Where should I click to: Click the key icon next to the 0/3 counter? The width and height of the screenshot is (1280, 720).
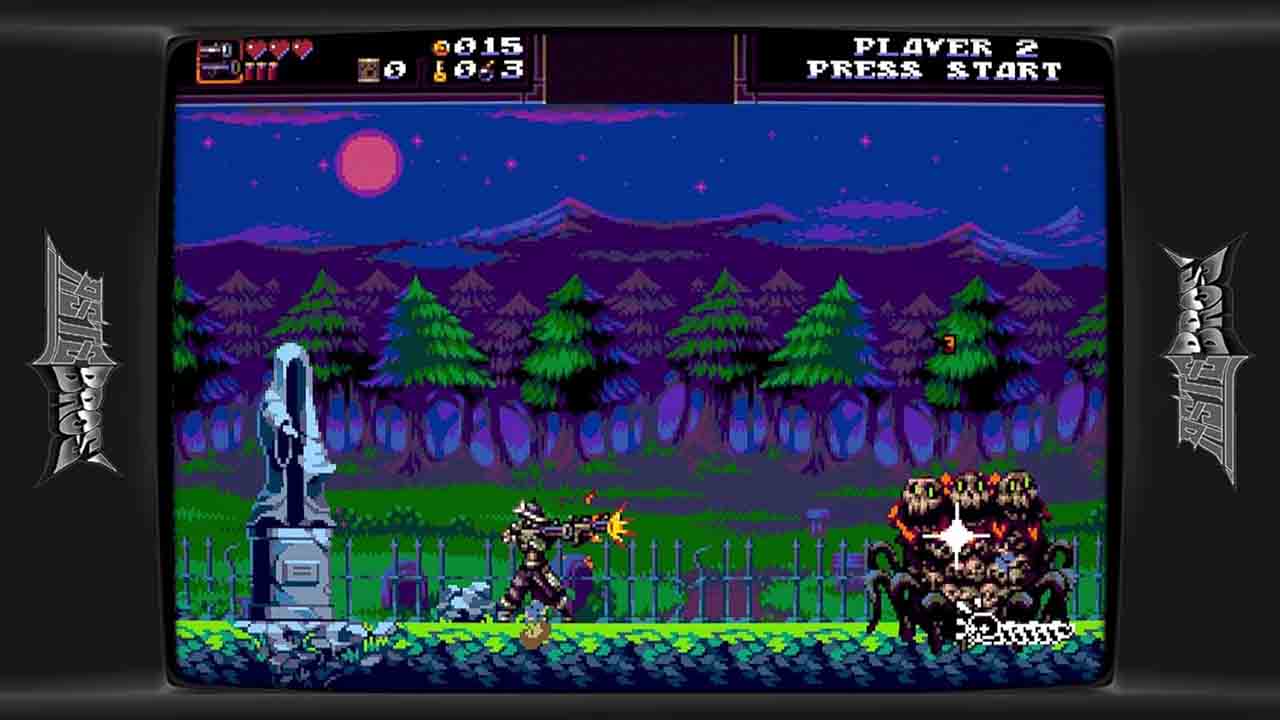(441, 73)
